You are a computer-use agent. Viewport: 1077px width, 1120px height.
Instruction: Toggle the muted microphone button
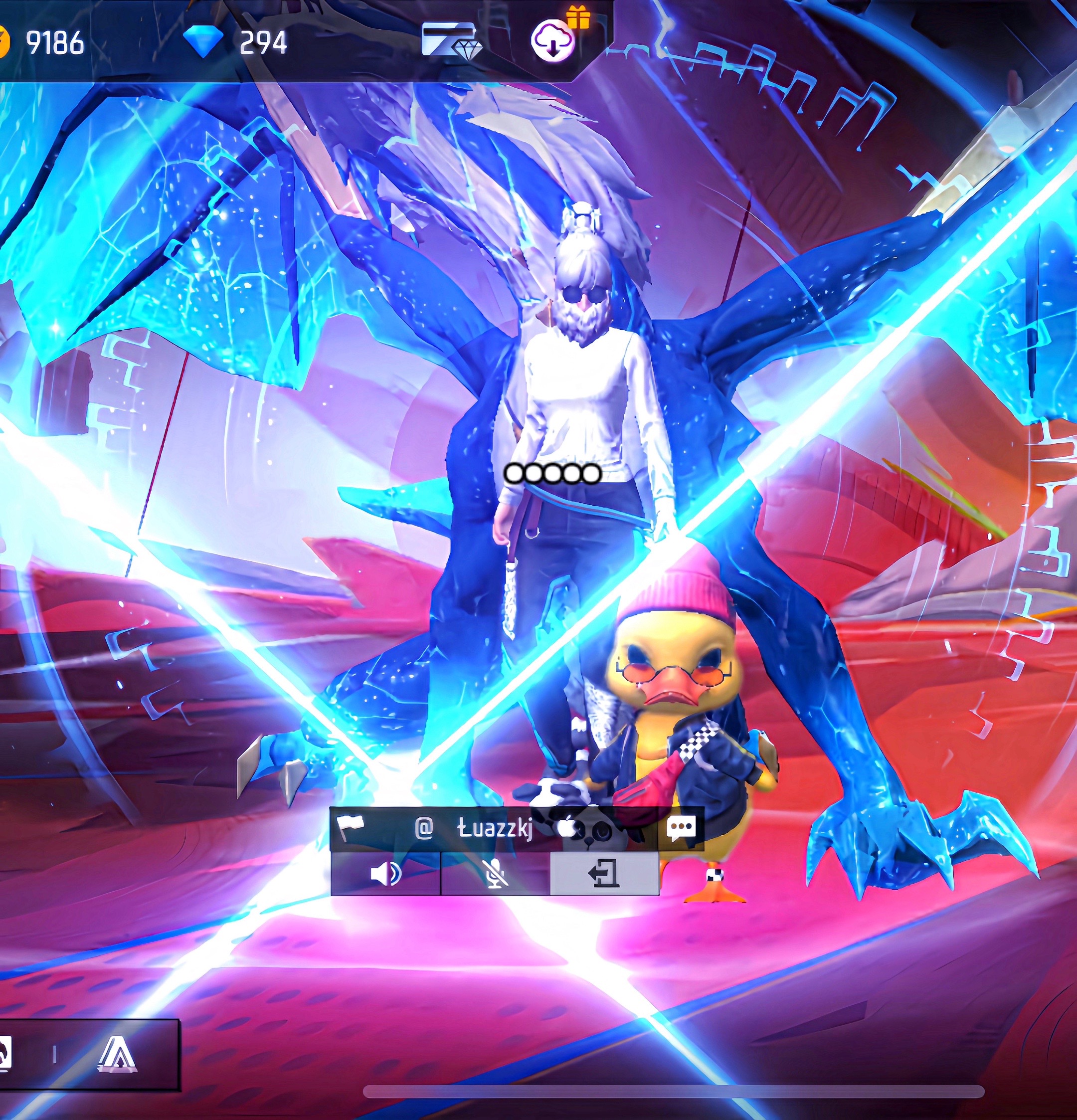495,874
